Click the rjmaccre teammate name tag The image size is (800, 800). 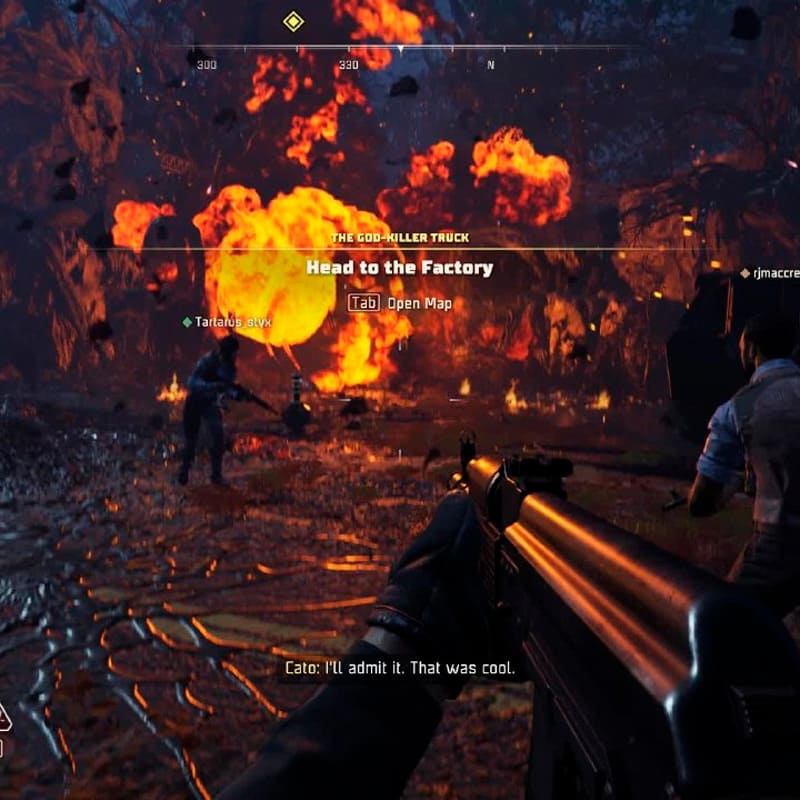click(770, 272)
